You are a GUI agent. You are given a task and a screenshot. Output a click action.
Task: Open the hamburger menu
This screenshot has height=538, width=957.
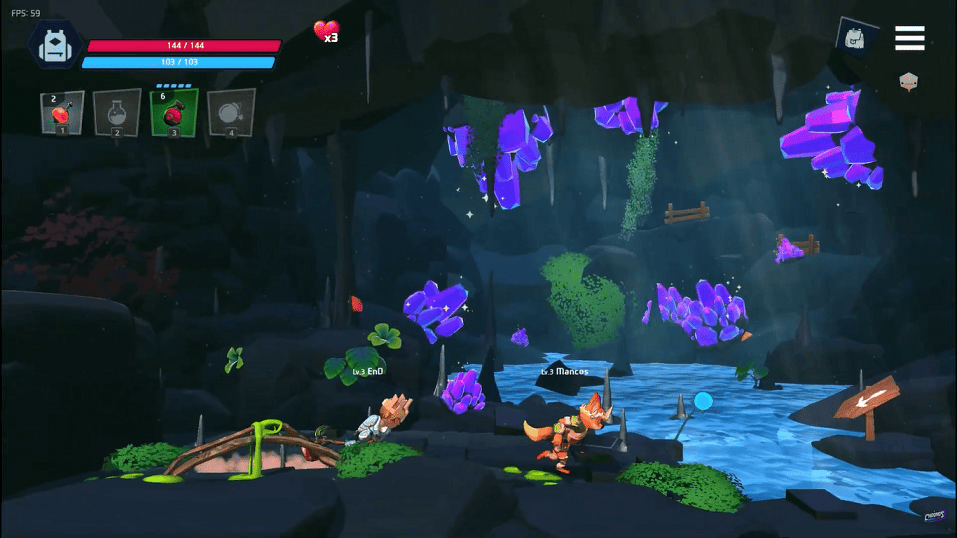point(909,38)
